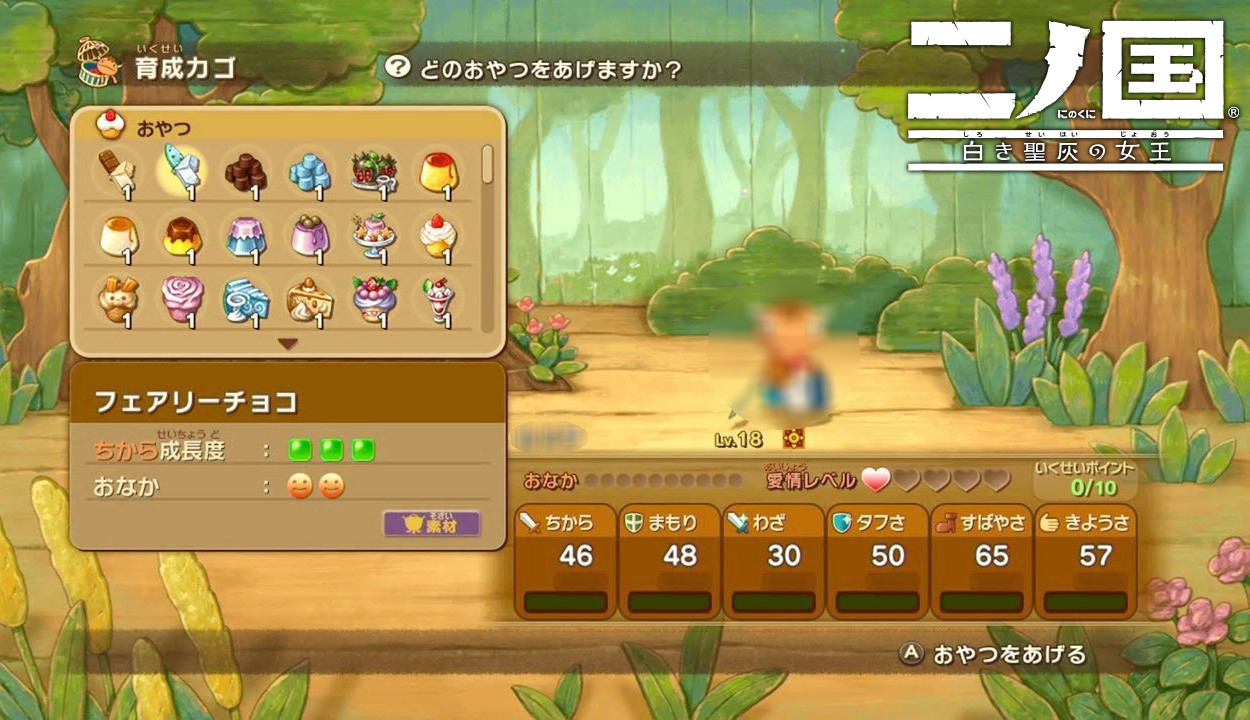Select the strawberry-topped cream cupcake
This screenshot has height=720, width=1250.
[x=438, y=236]
